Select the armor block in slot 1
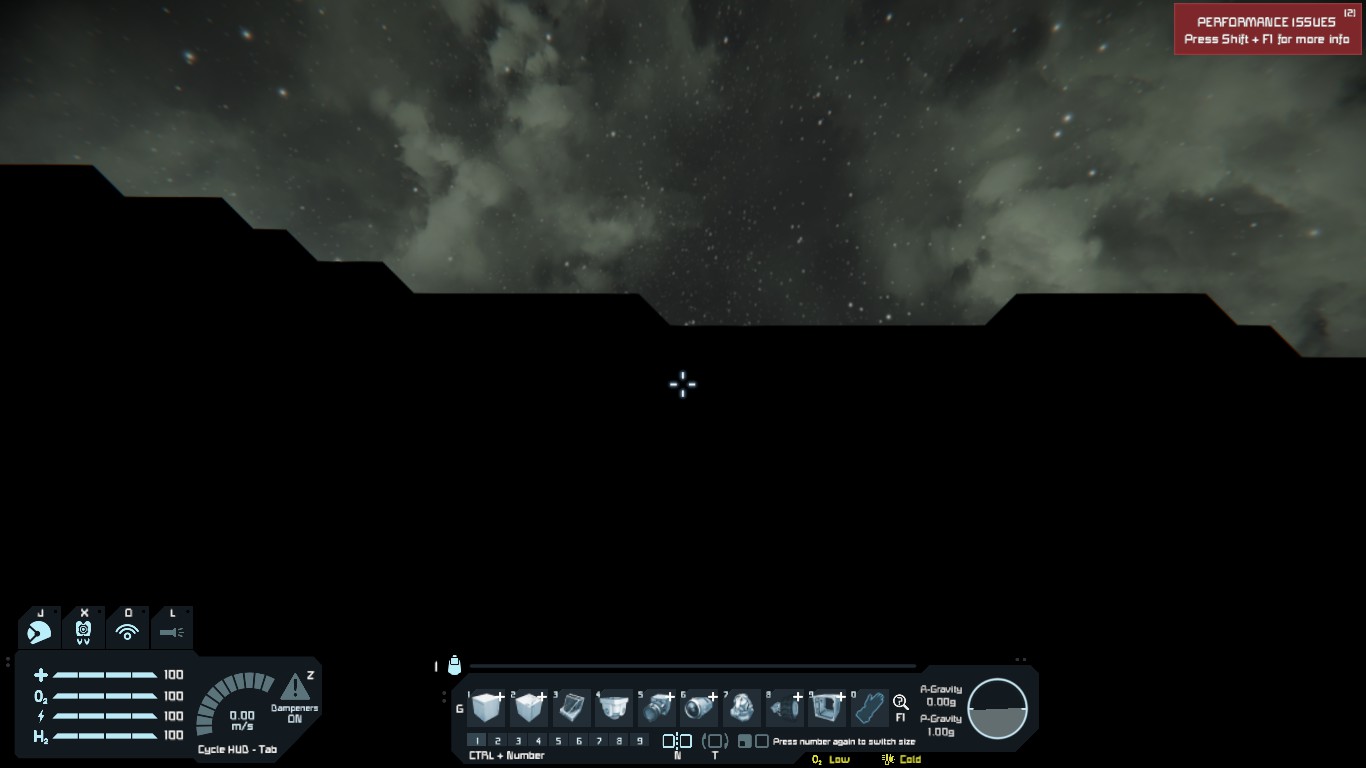This screenshot has height=768, width=1366. [x=487, y=708]
